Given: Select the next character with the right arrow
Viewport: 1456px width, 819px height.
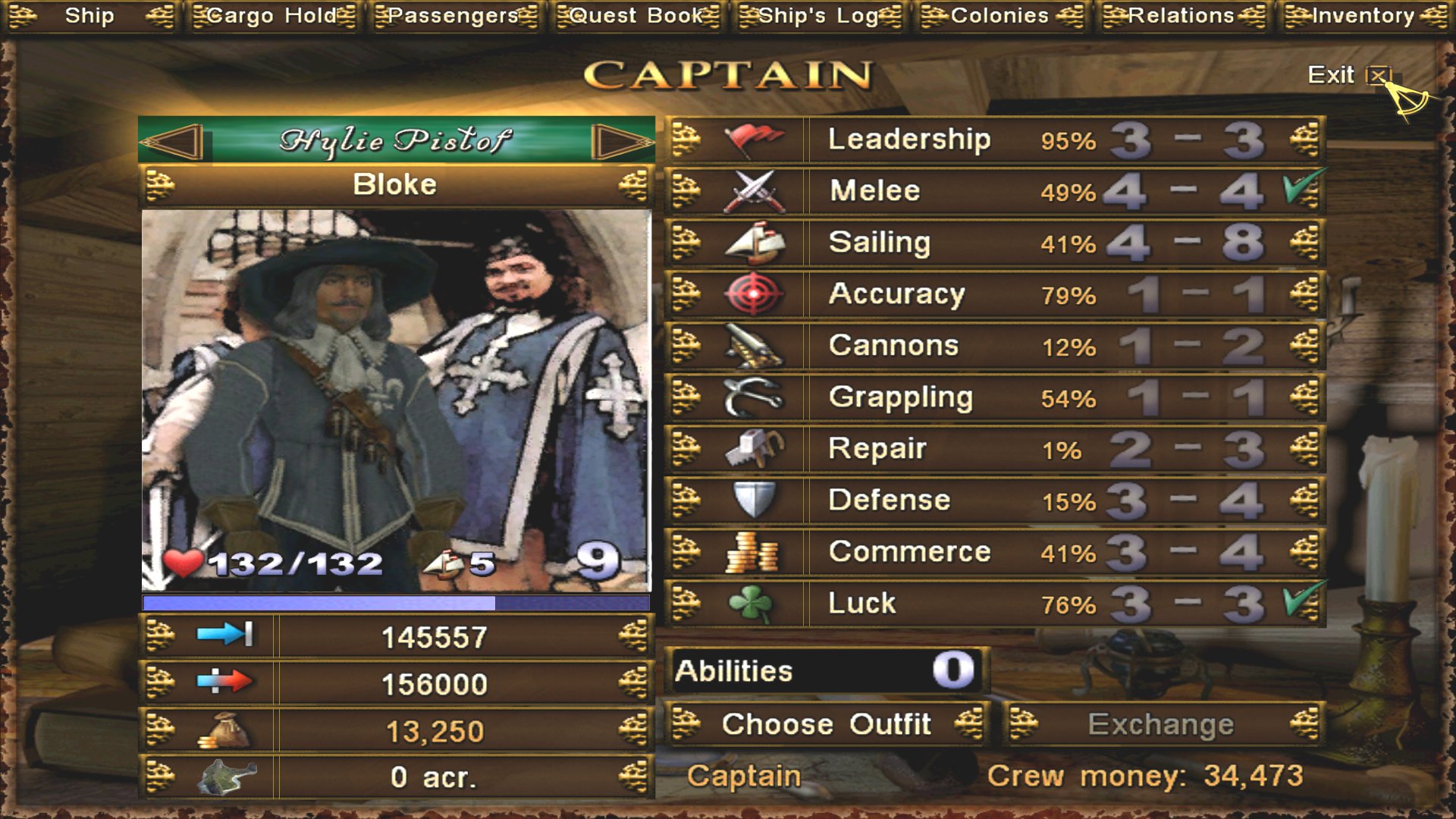Looking at the screenshot, I should click(x=620, y=141).
